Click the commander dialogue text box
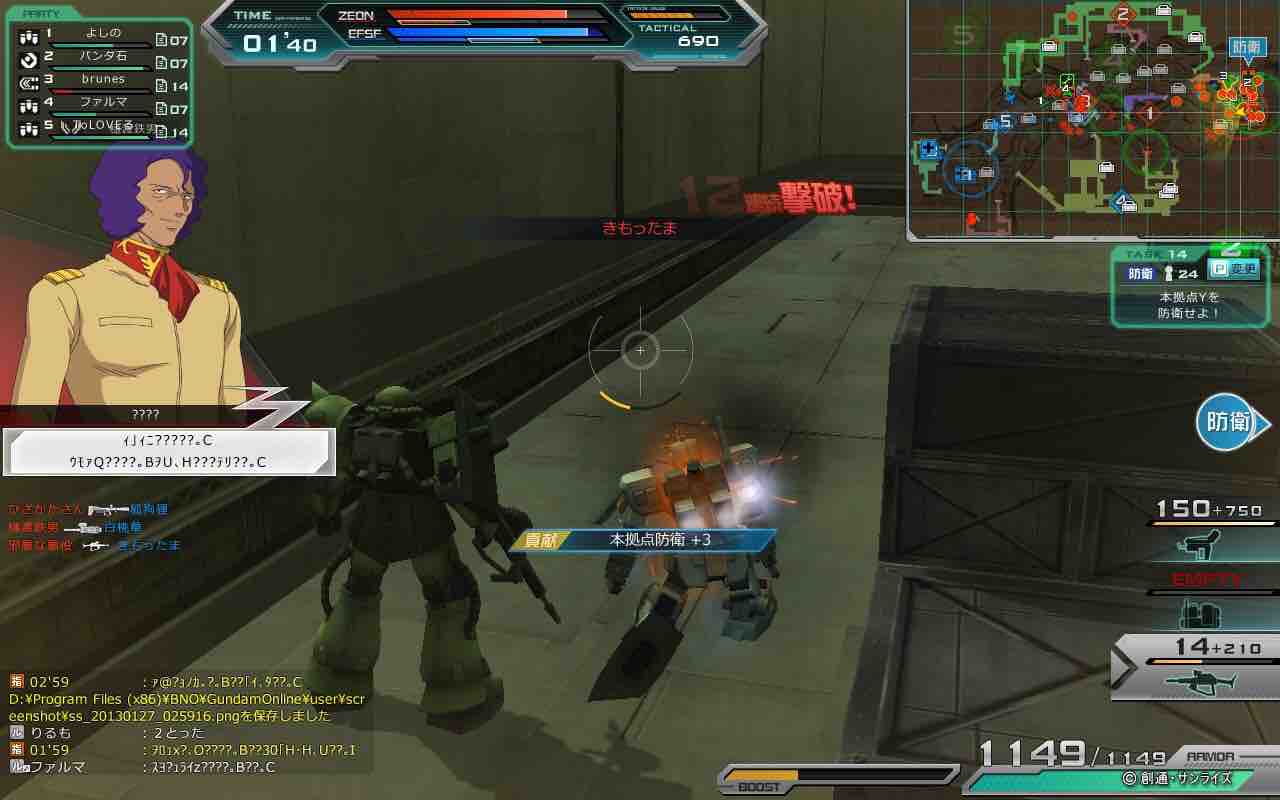Viewport: 1280px width, 800px height. (x=169, y=452)
